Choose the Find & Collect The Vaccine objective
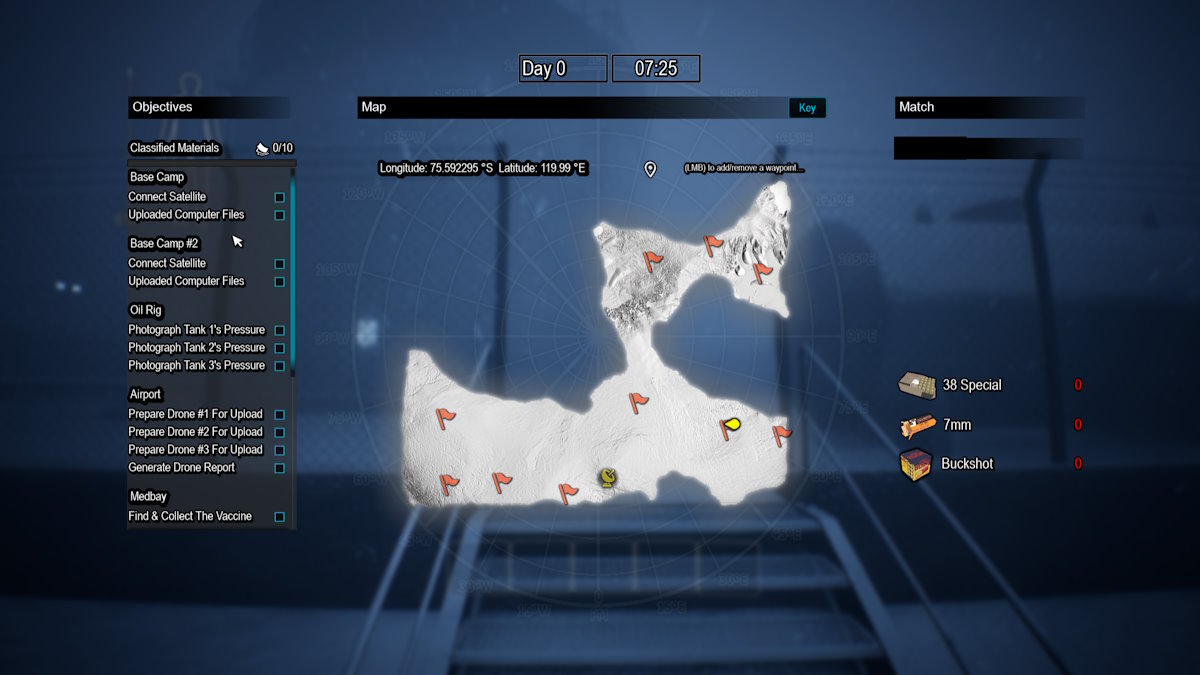 [190, 517]
